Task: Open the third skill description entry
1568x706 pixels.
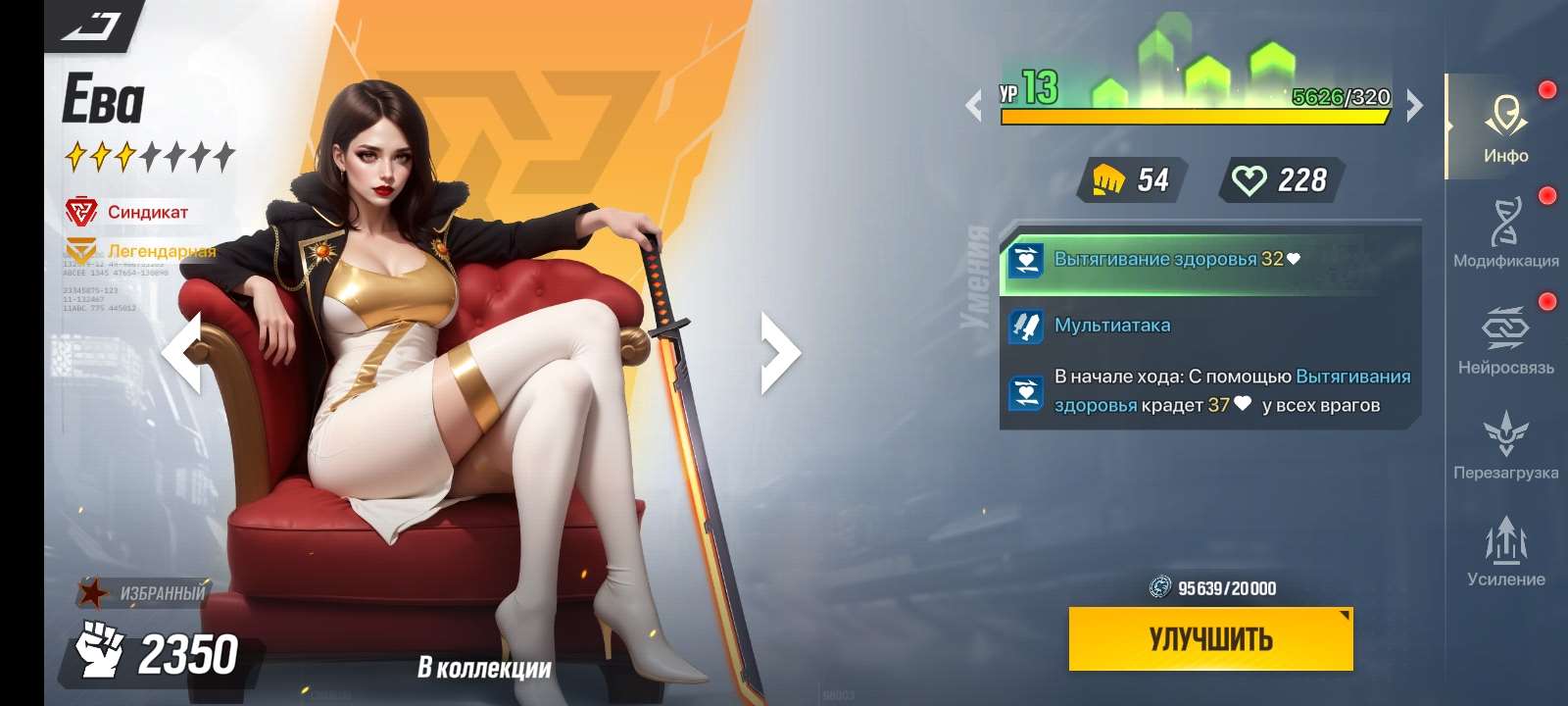Action: [x=1025, y=390]
